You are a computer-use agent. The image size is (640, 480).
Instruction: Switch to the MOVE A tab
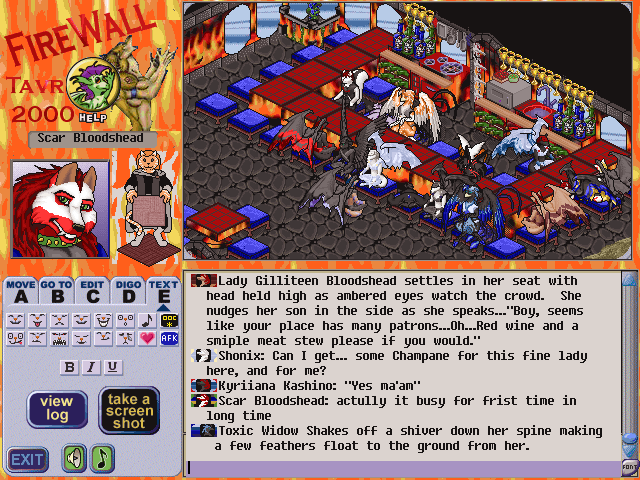[x=21, y=290]
